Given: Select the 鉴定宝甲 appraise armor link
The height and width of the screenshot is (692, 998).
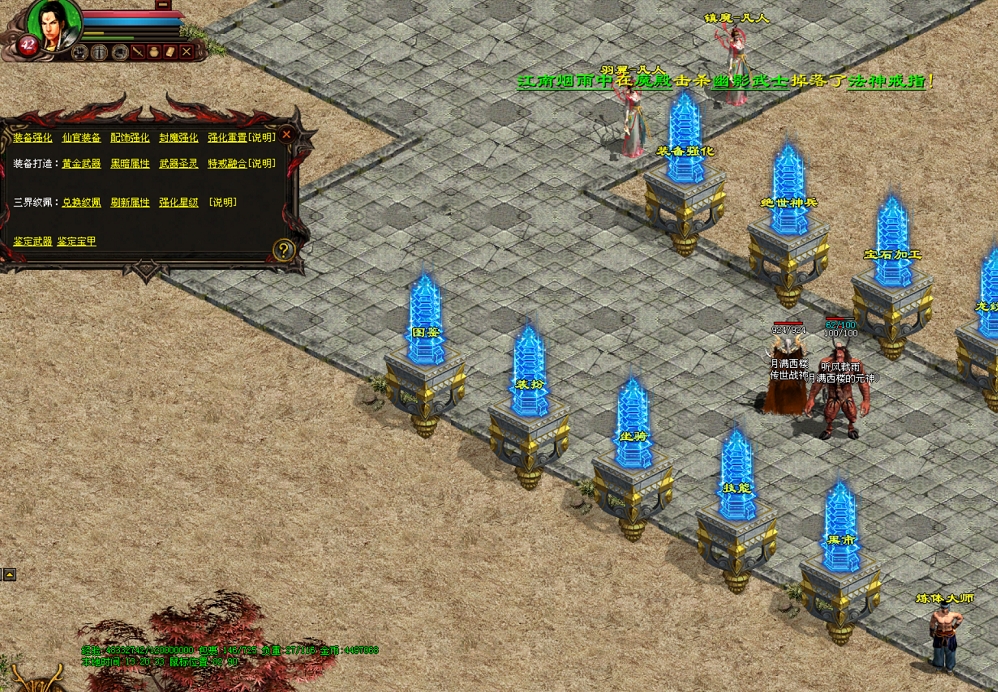Looking at the screenshot, I should [x=76, y=242].
